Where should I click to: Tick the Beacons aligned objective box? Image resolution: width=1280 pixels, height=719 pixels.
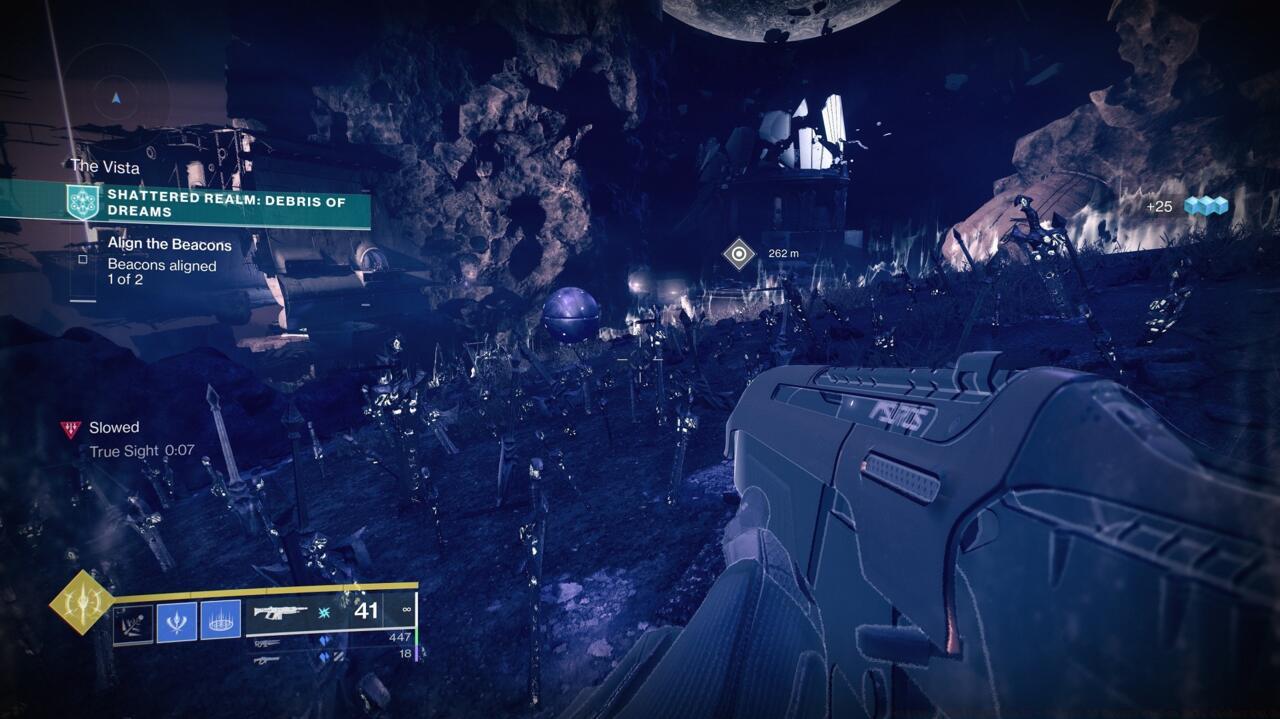(x=83, y=259)
